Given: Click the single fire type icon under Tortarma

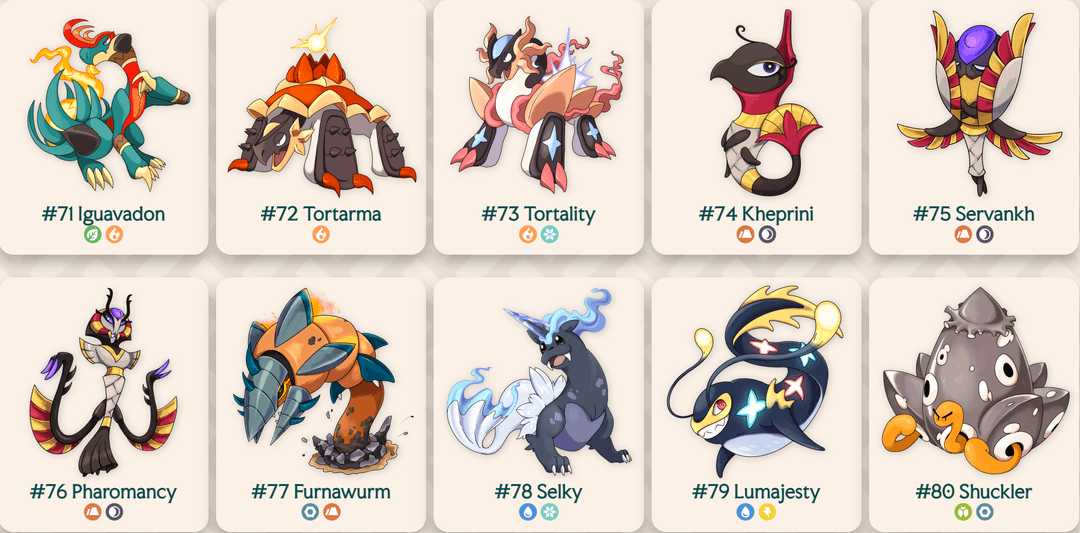Looking at the screenshot, I should [321, 235].
